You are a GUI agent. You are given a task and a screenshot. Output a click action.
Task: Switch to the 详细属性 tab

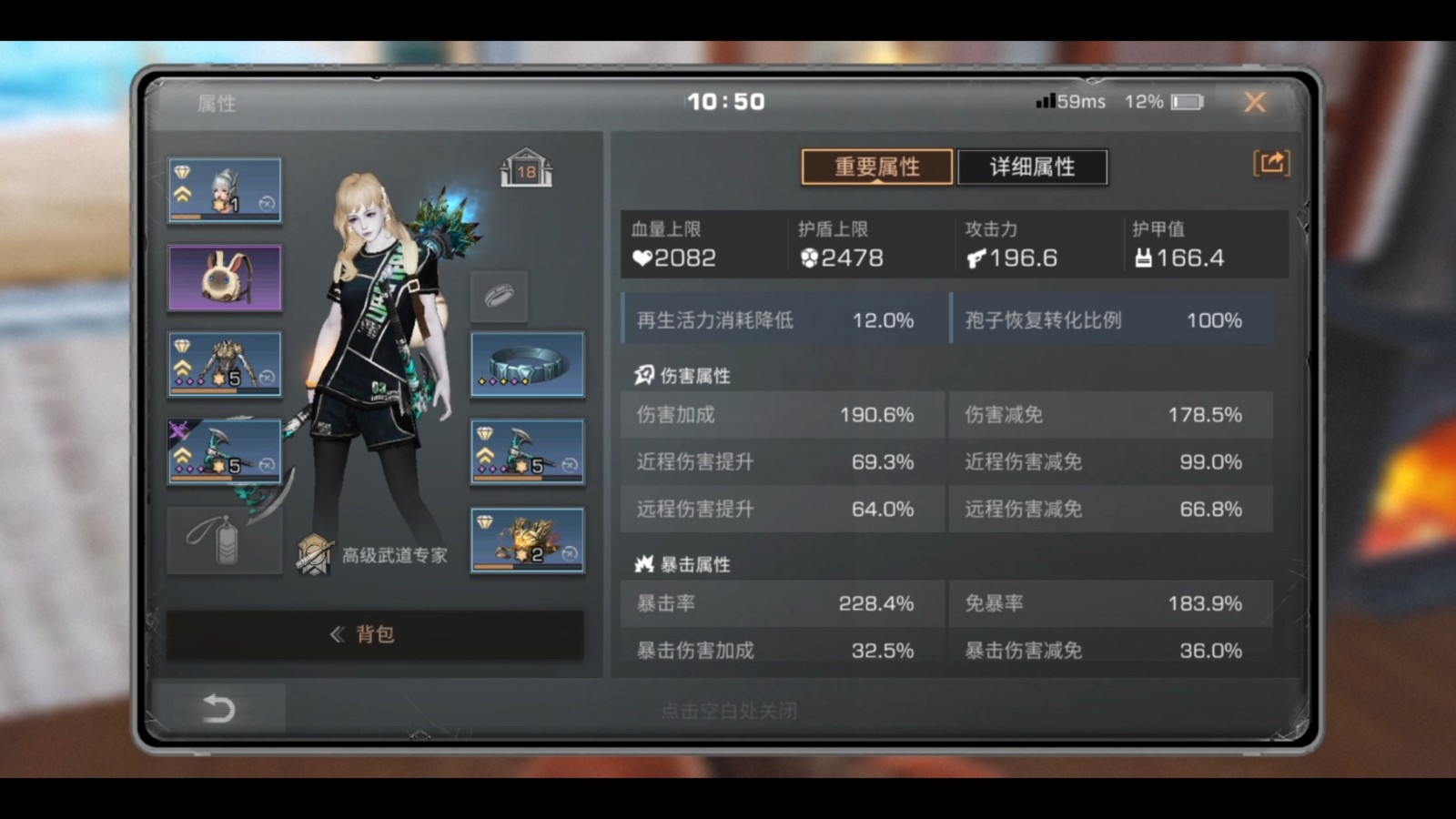click(1033, 167)
